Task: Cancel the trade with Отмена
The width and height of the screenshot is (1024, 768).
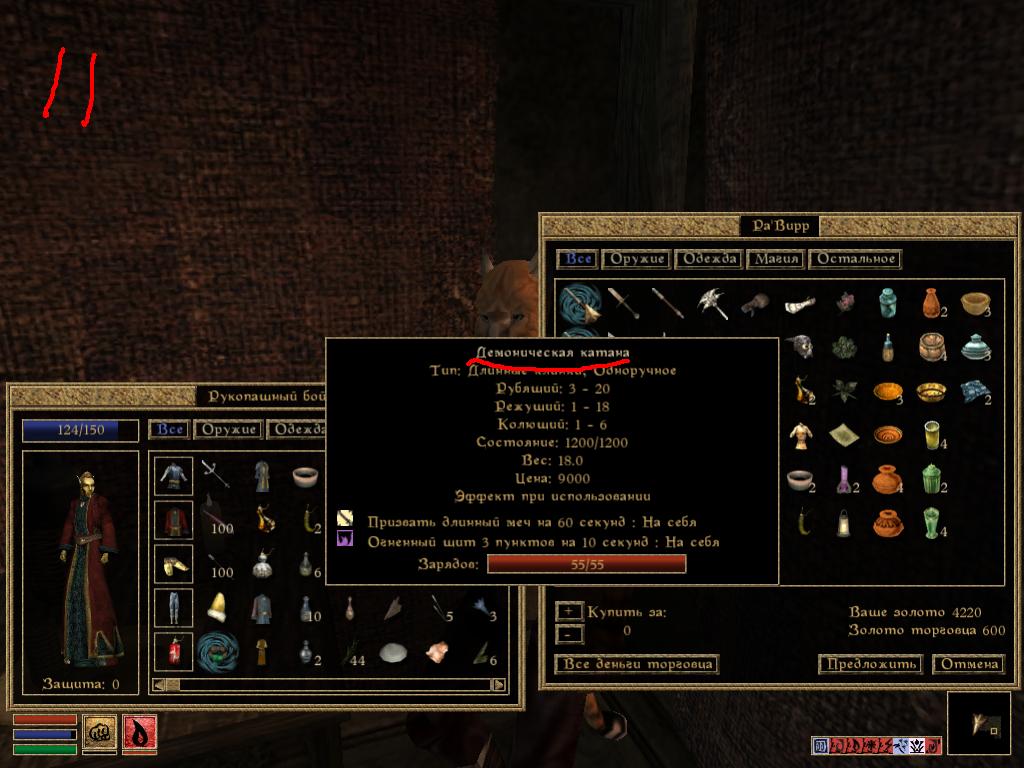Action: click(968, 664)
